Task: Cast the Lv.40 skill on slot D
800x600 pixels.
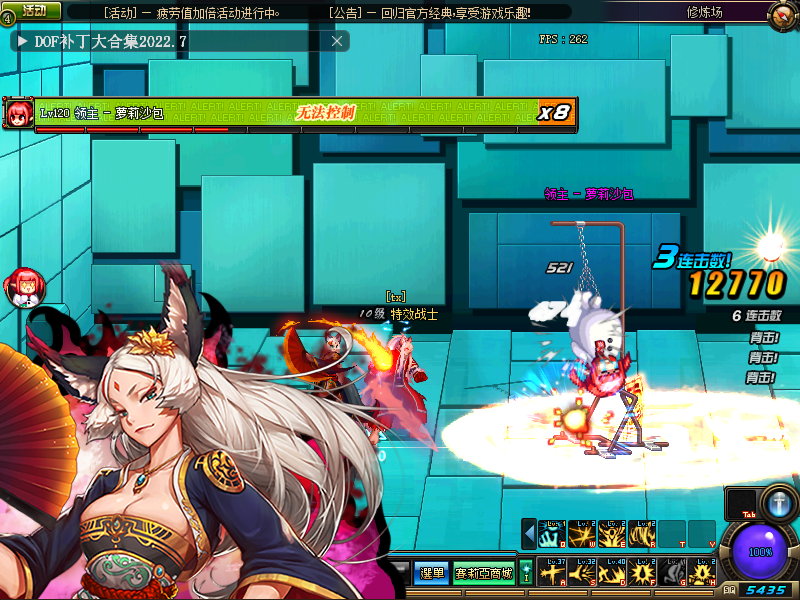Action: coord(612,572)
